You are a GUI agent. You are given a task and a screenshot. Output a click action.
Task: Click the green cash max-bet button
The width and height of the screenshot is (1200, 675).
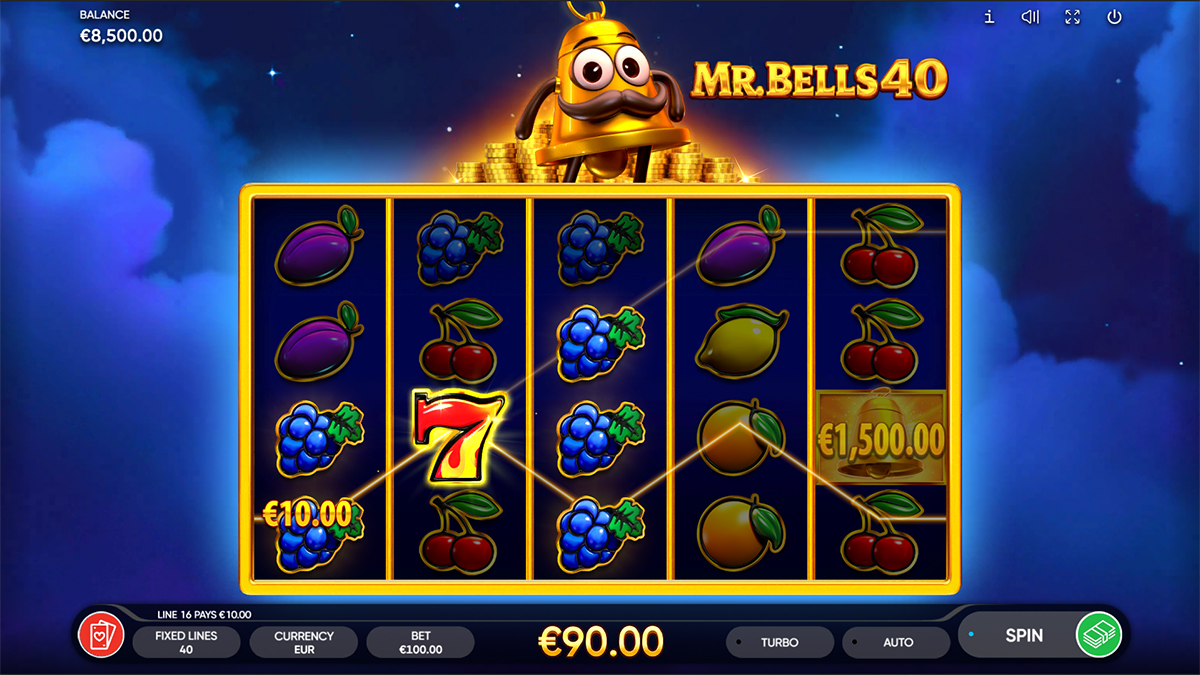(x=1099, y=635)
